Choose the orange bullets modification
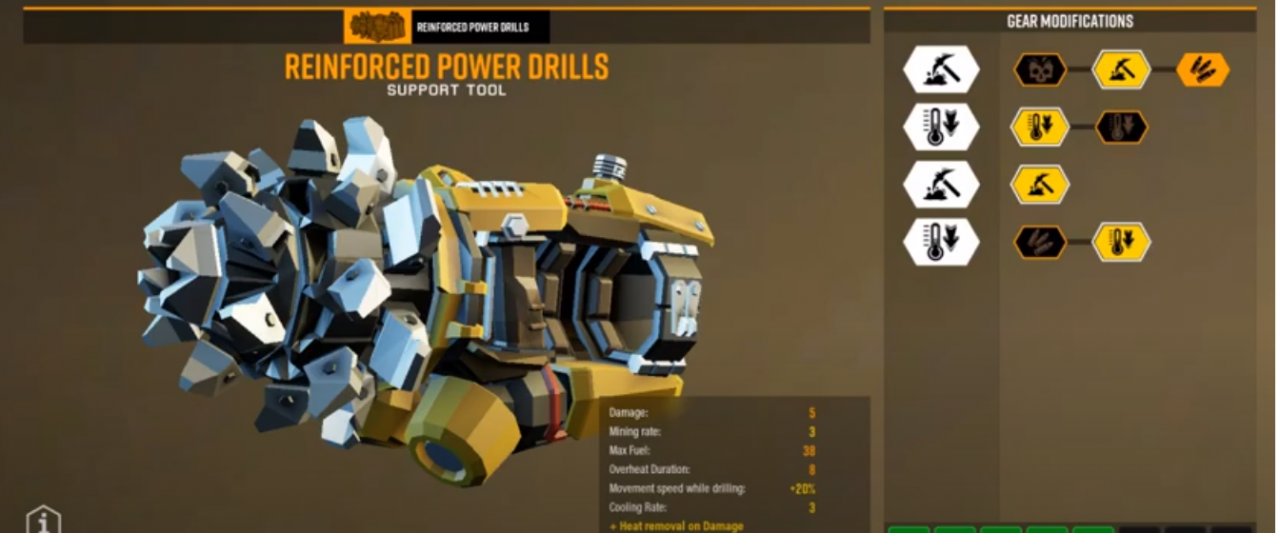This screenshot has height=533, width=1280. (x=1203, y=70)
